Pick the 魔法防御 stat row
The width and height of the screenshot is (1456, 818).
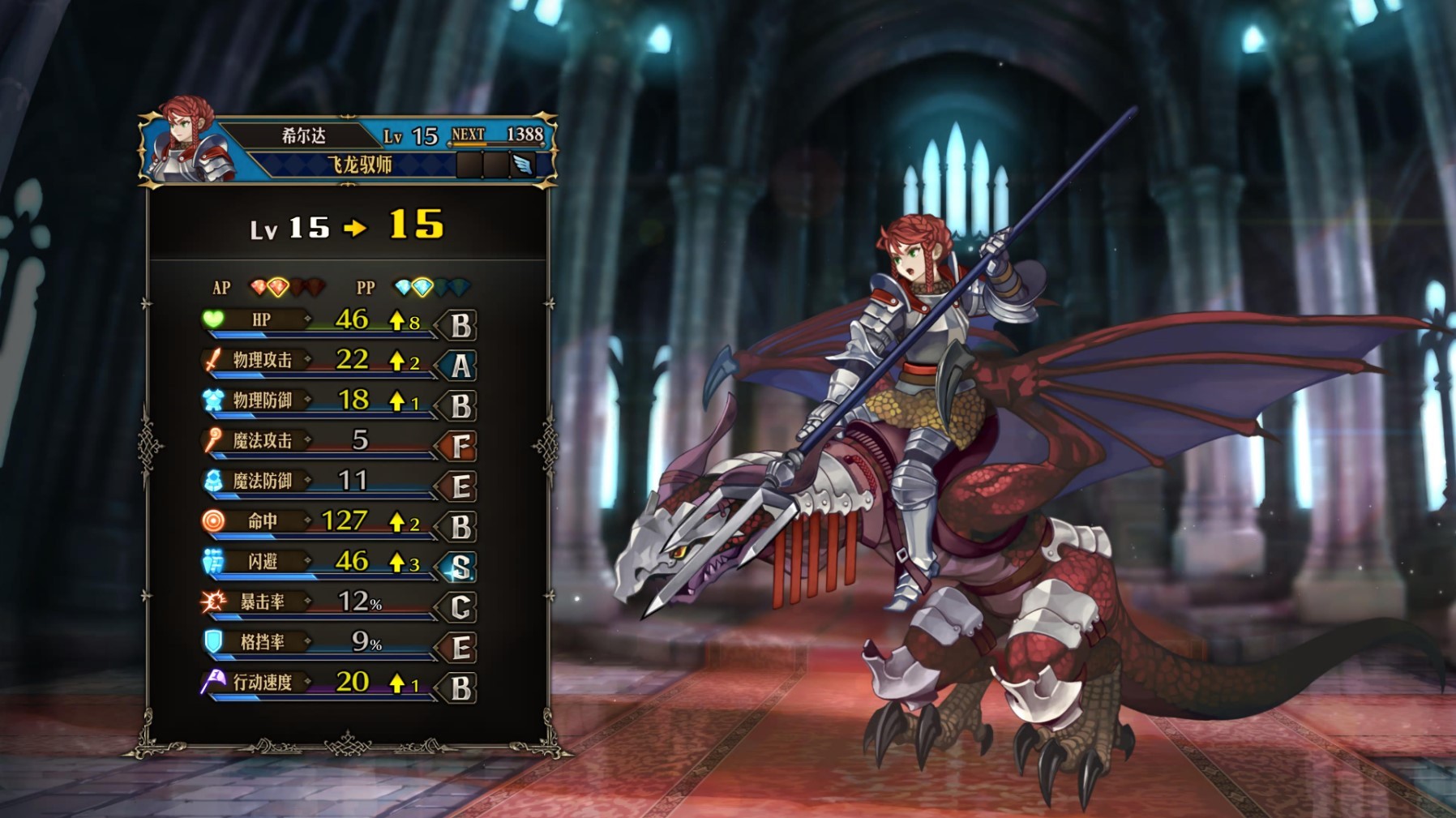coord(337,482)
